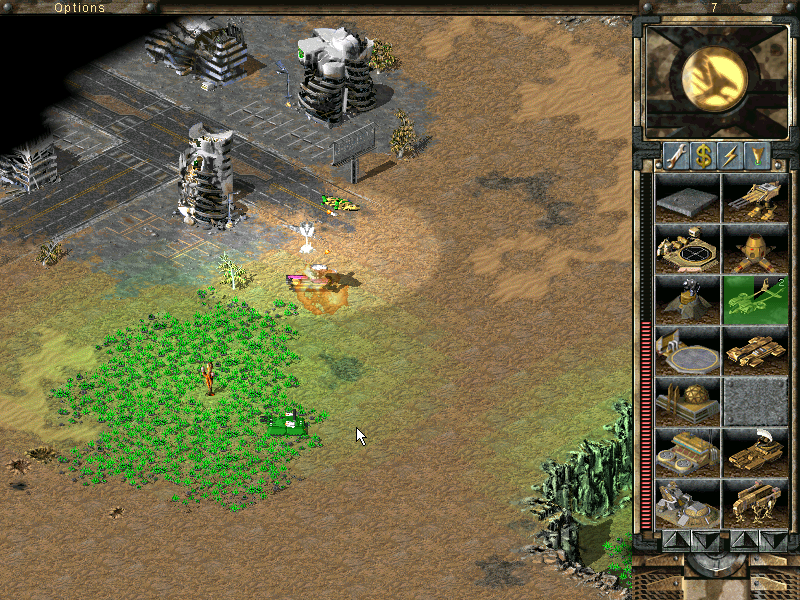Viewport: 800px width, 600px height.
Task: Select the green highlighted aircraft build icon
Action: [x=754, y=299]
